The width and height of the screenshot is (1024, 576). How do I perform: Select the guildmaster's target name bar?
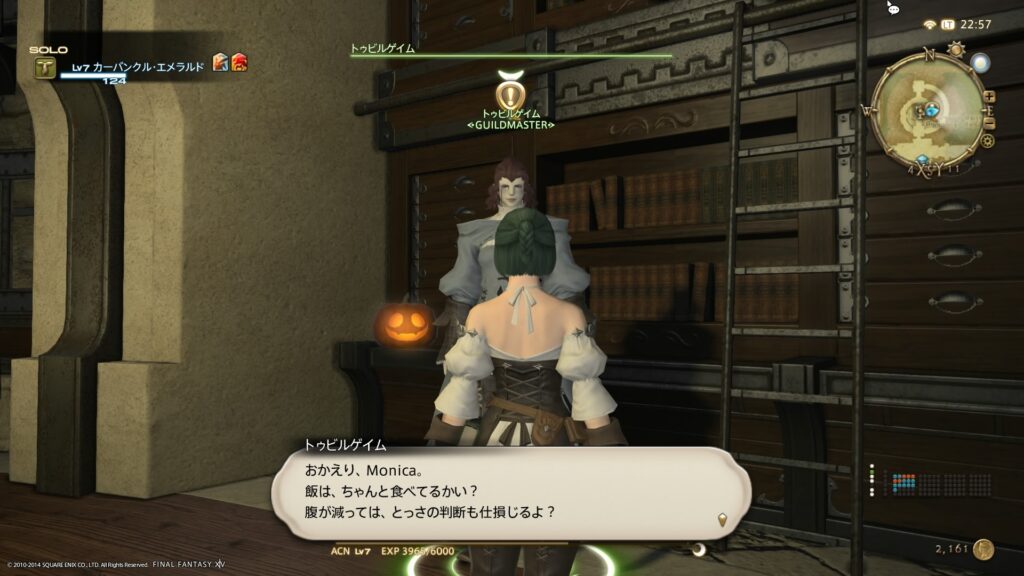[x=510, y=54]
